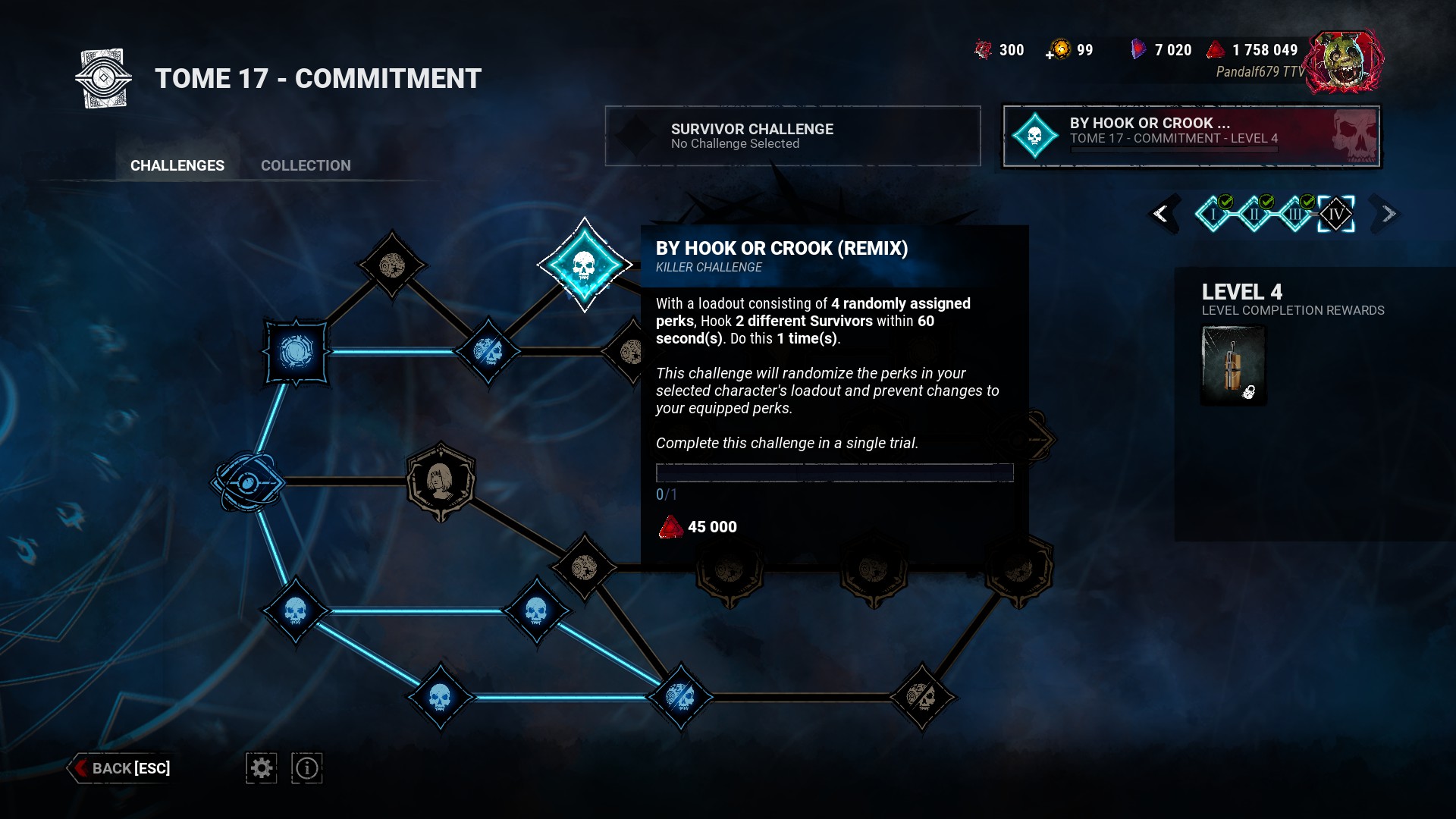Select the highlighted By Hook or Crook node
This screenshot has height=819, width=1456.
point(584,265)
